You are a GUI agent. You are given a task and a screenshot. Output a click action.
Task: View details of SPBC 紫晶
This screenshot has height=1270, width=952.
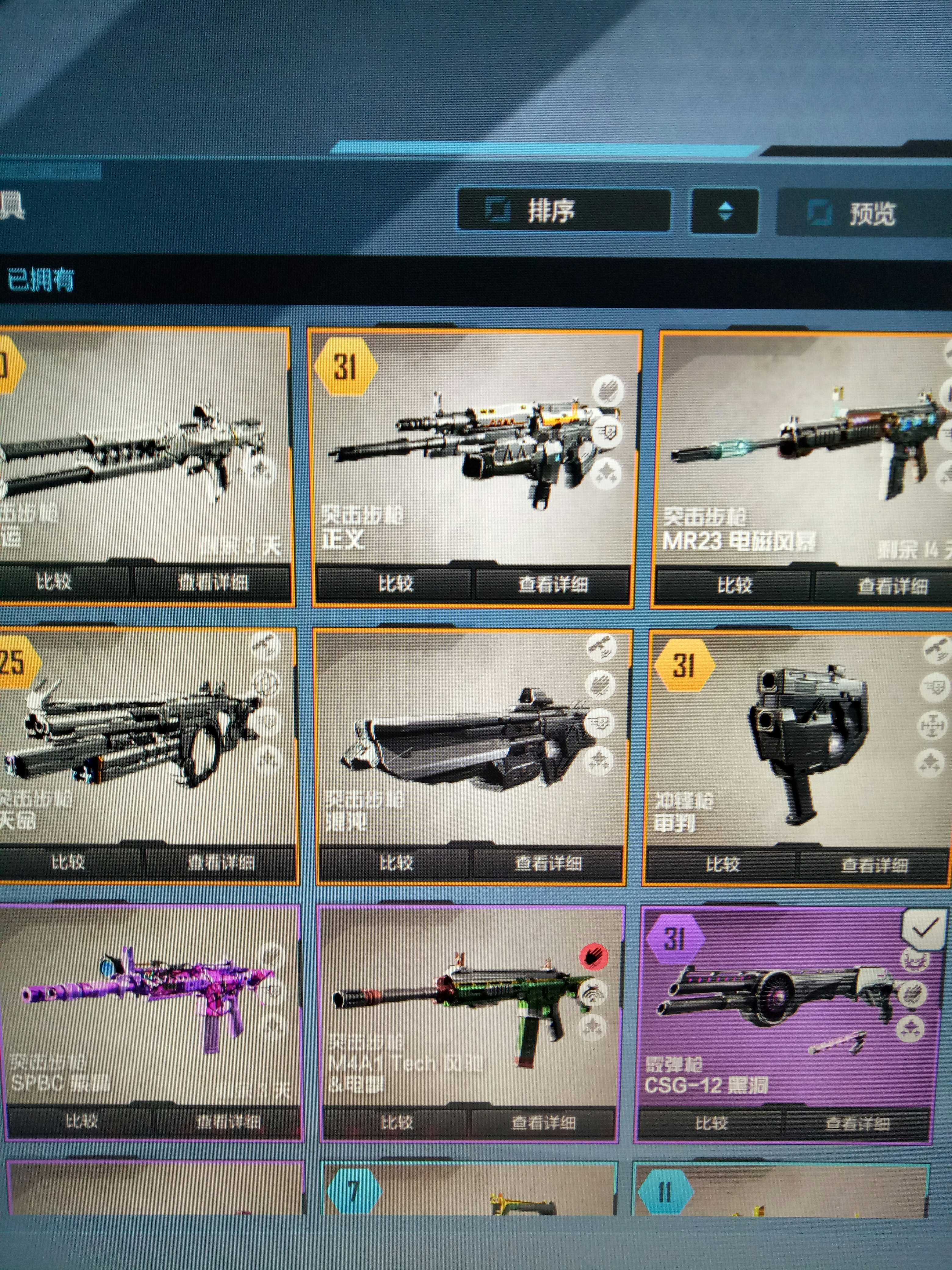228,1121
